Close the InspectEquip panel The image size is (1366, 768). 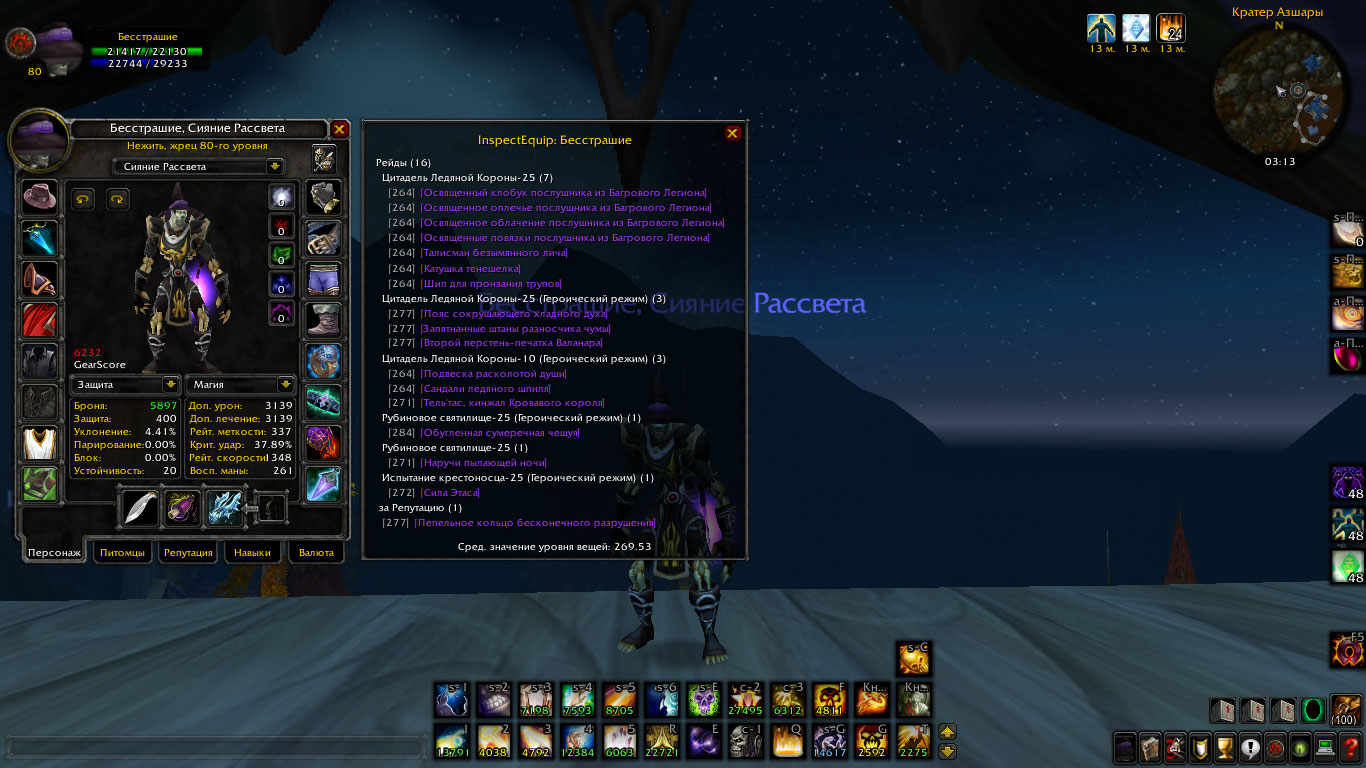(x=732, y=133)
